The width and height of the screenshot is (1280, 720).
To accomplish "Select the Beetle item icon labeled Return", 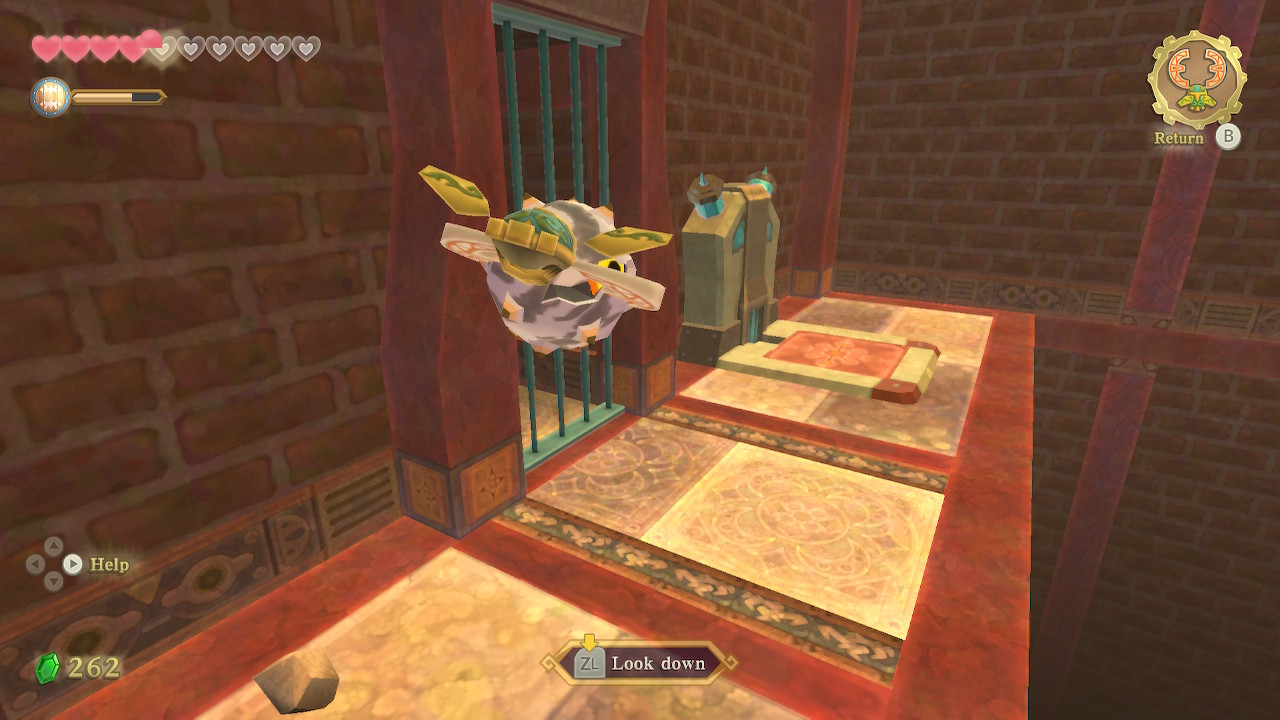I will tap(1196, 80).
